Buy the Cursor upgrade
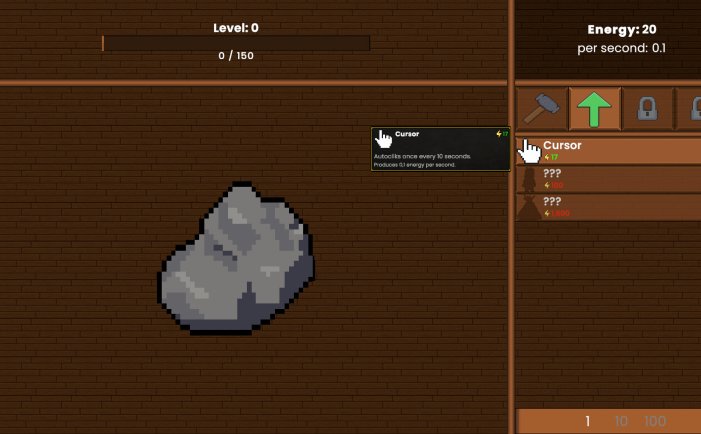The height and width of the screenshot is (434, 701). click(x=607, y=151)
